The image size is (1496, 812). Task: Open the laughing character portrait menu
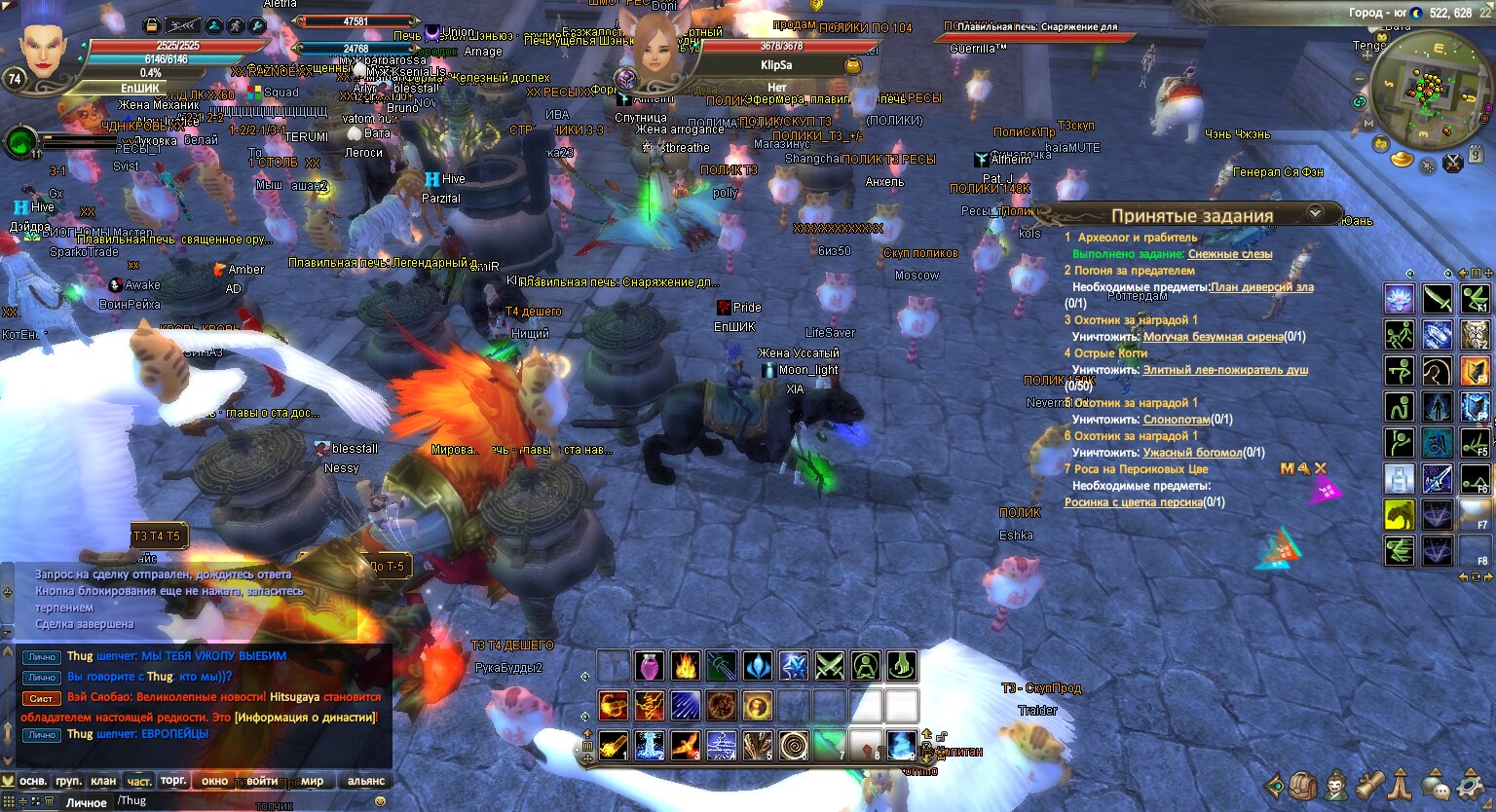(1337, 785)
